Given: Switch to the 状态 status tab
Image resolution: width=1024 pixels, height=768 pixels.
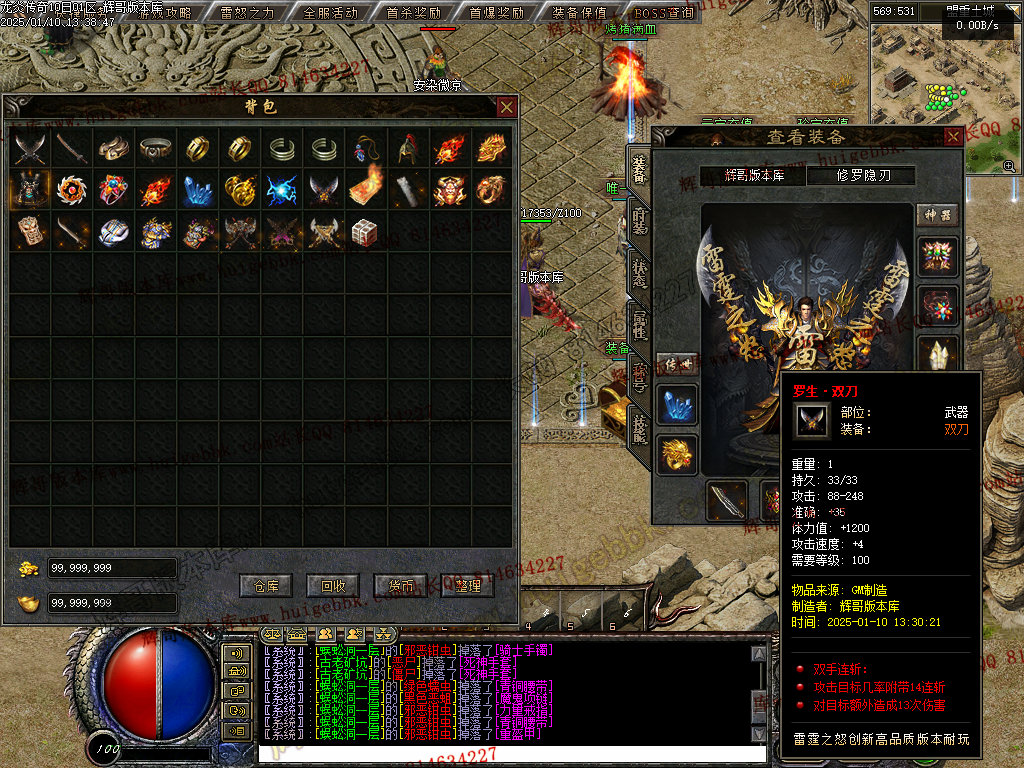Looking at the screenshot, I should [638, 273].
